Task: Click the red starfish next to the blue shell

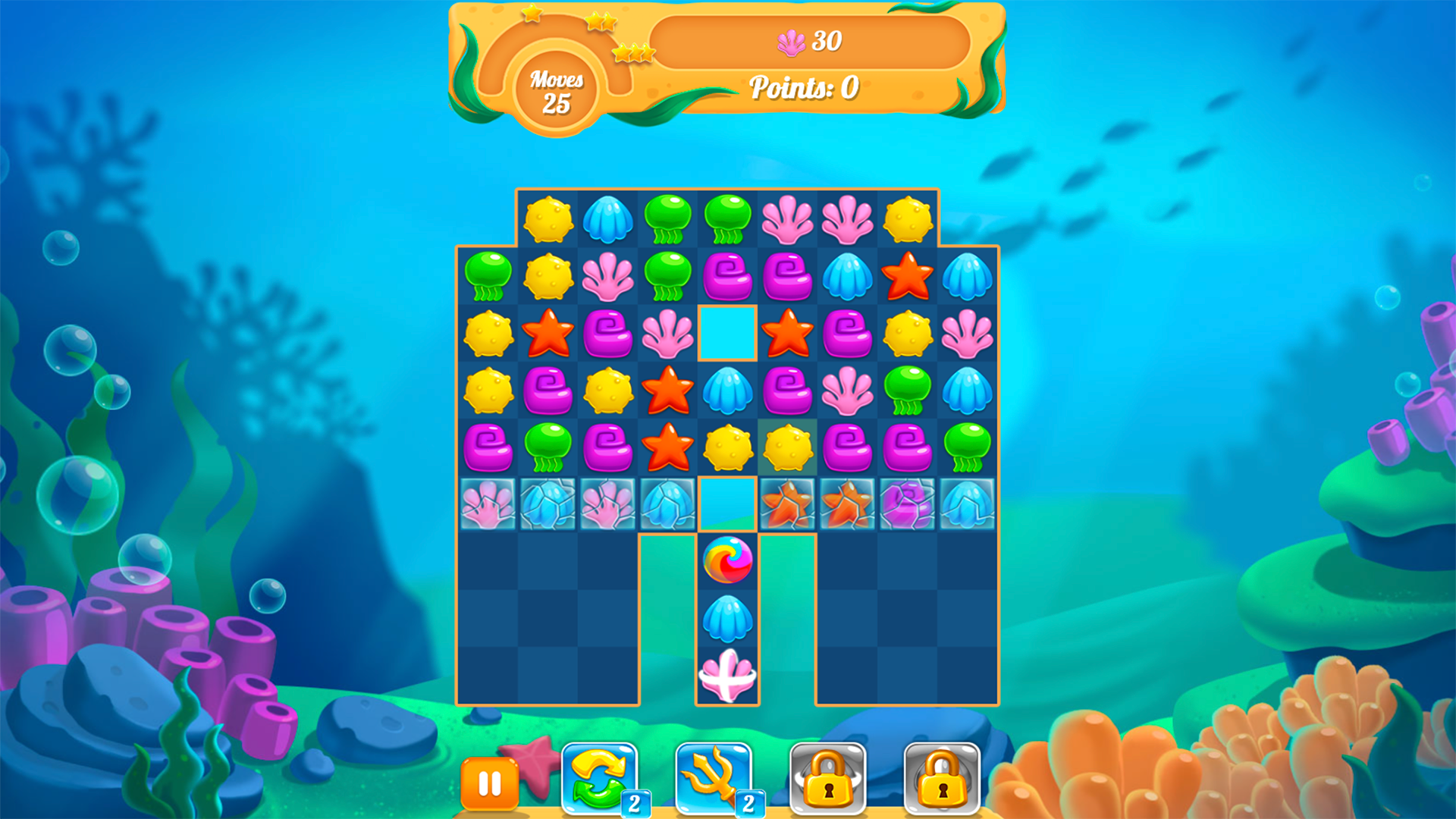Action: point(907,277)
